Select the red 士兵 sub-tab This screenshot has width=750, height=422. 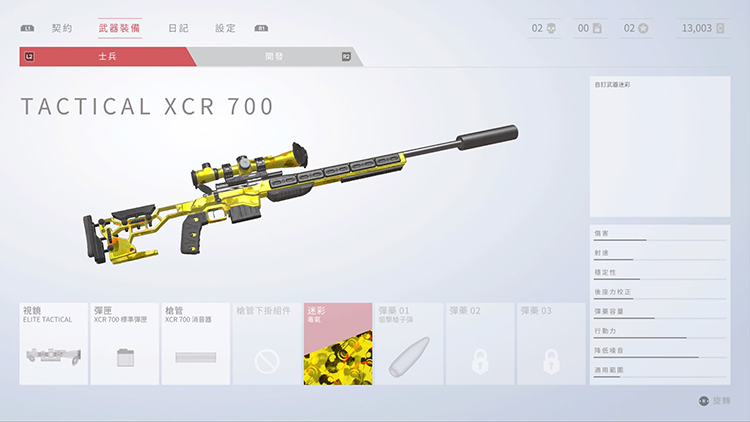click(x=107, y=57)
